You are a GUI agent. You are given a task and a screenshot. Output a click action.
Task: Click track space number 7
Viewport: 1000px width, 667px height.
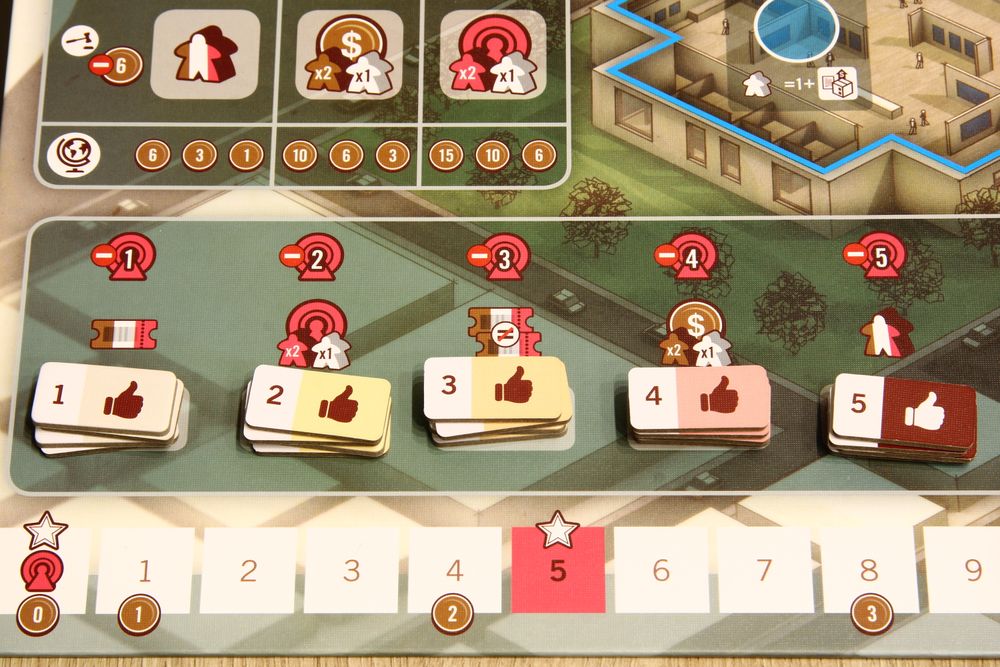(765, 570)
